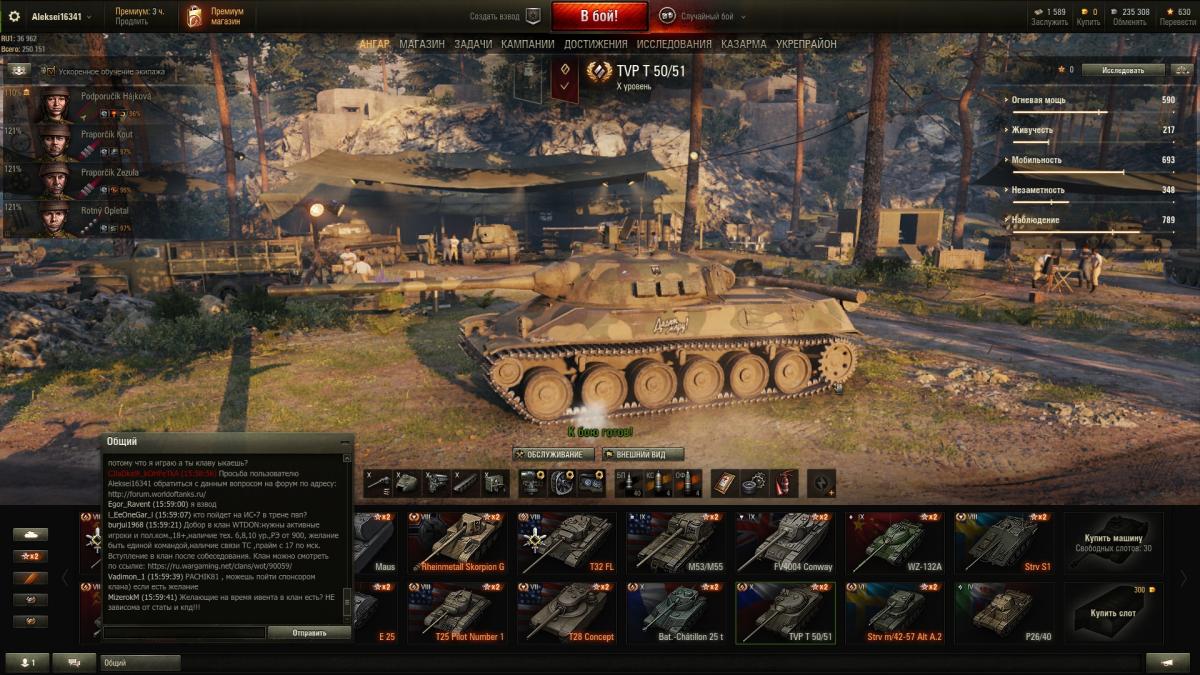Screen dimensions: 1200x675
Task: Open the ДОСТИЖЕНИЯ tab
Action: pos(595,44)
